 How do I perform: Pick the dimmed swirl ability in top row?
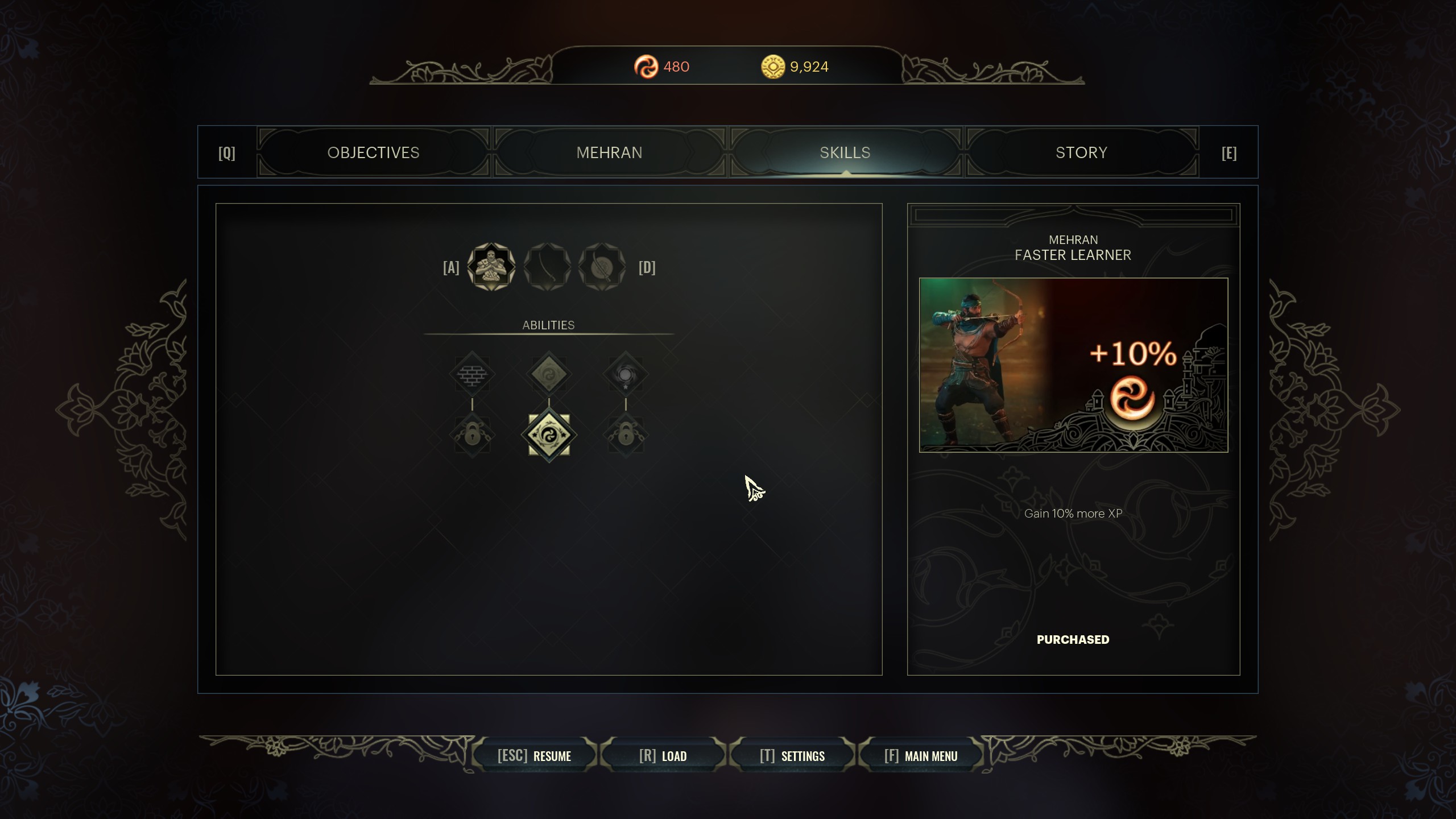(x=549, y=374)
